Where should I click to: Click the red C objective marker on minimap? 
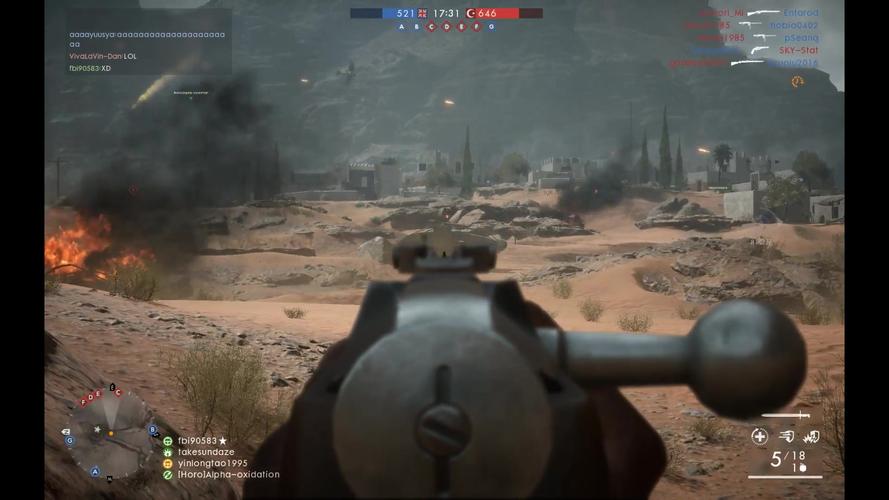tap(118, 393)
